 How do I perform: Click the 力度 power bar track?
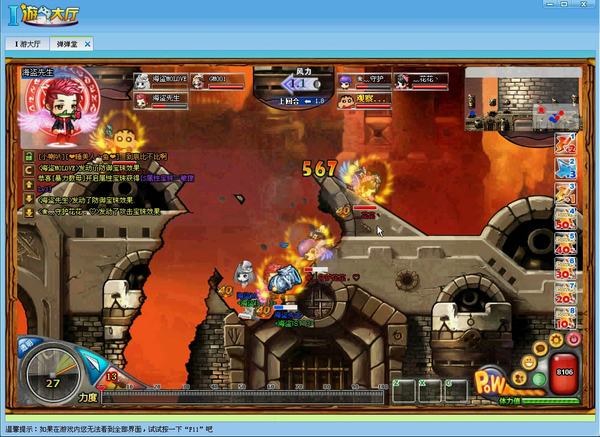click(x=240, y=397)
